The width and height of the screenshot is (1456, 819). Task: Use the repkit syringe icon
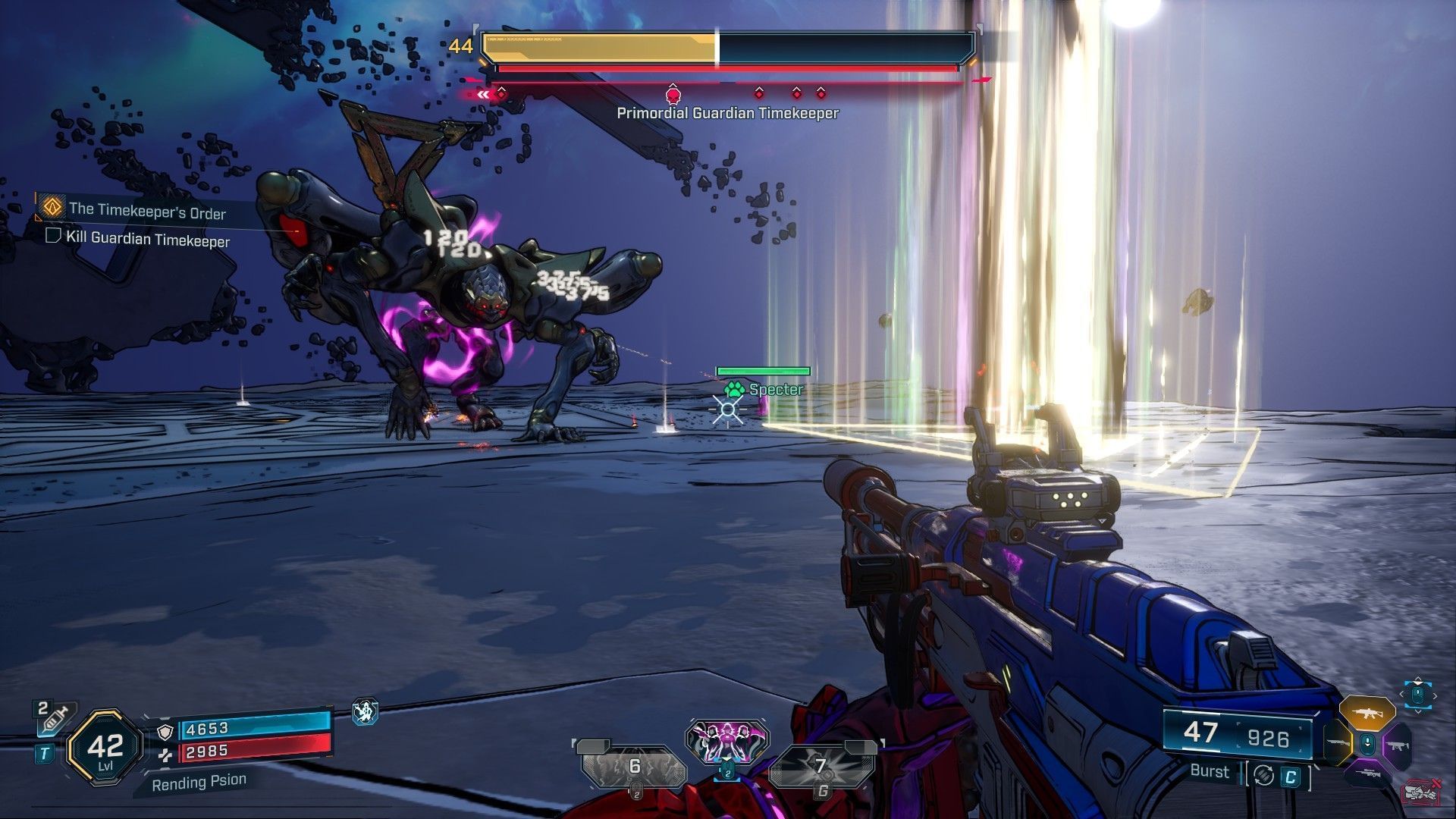(53, 717)
